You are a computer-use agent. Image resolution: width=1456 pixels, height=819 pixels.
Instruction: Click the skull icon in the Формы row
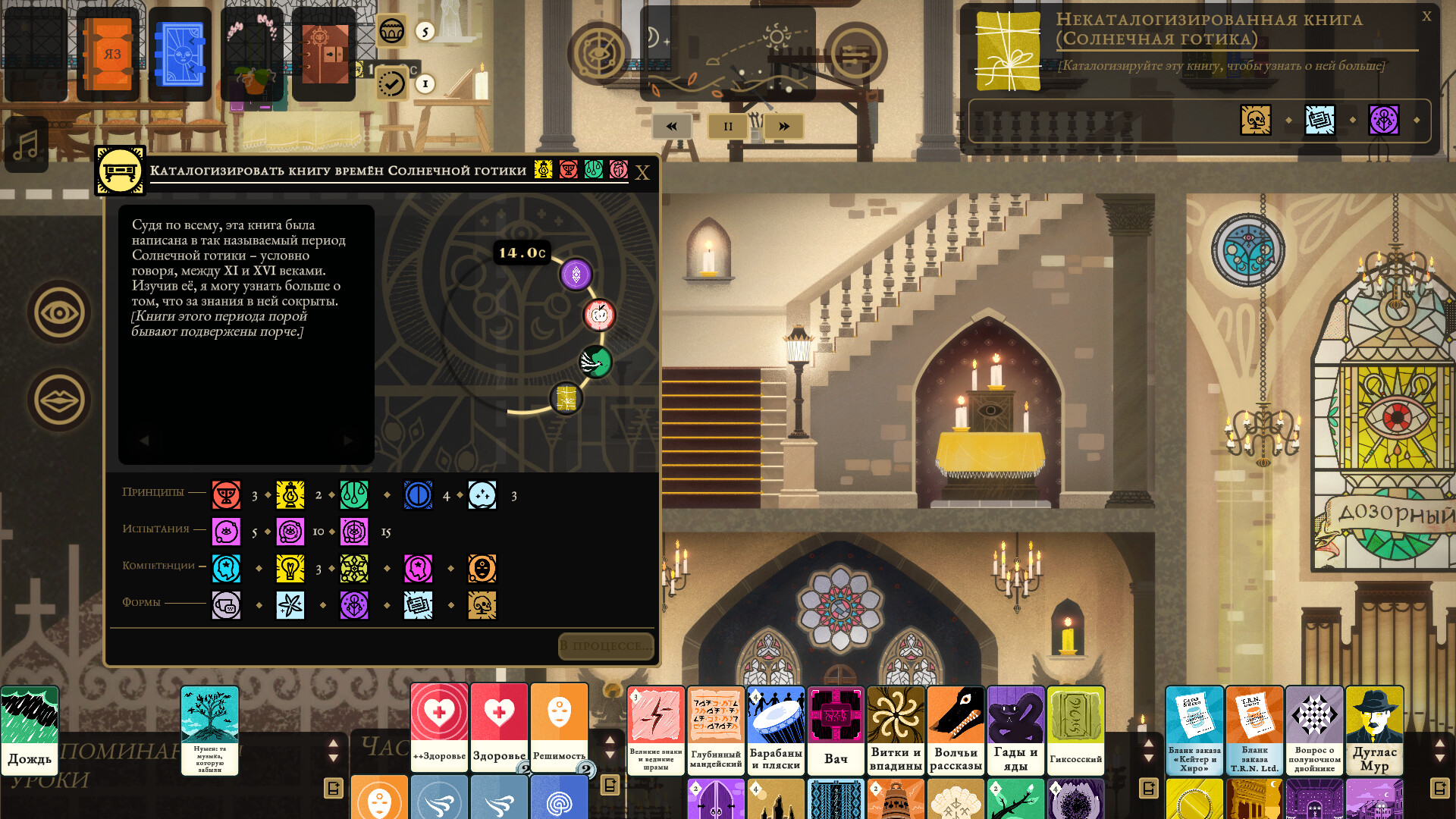click(483, 606)
